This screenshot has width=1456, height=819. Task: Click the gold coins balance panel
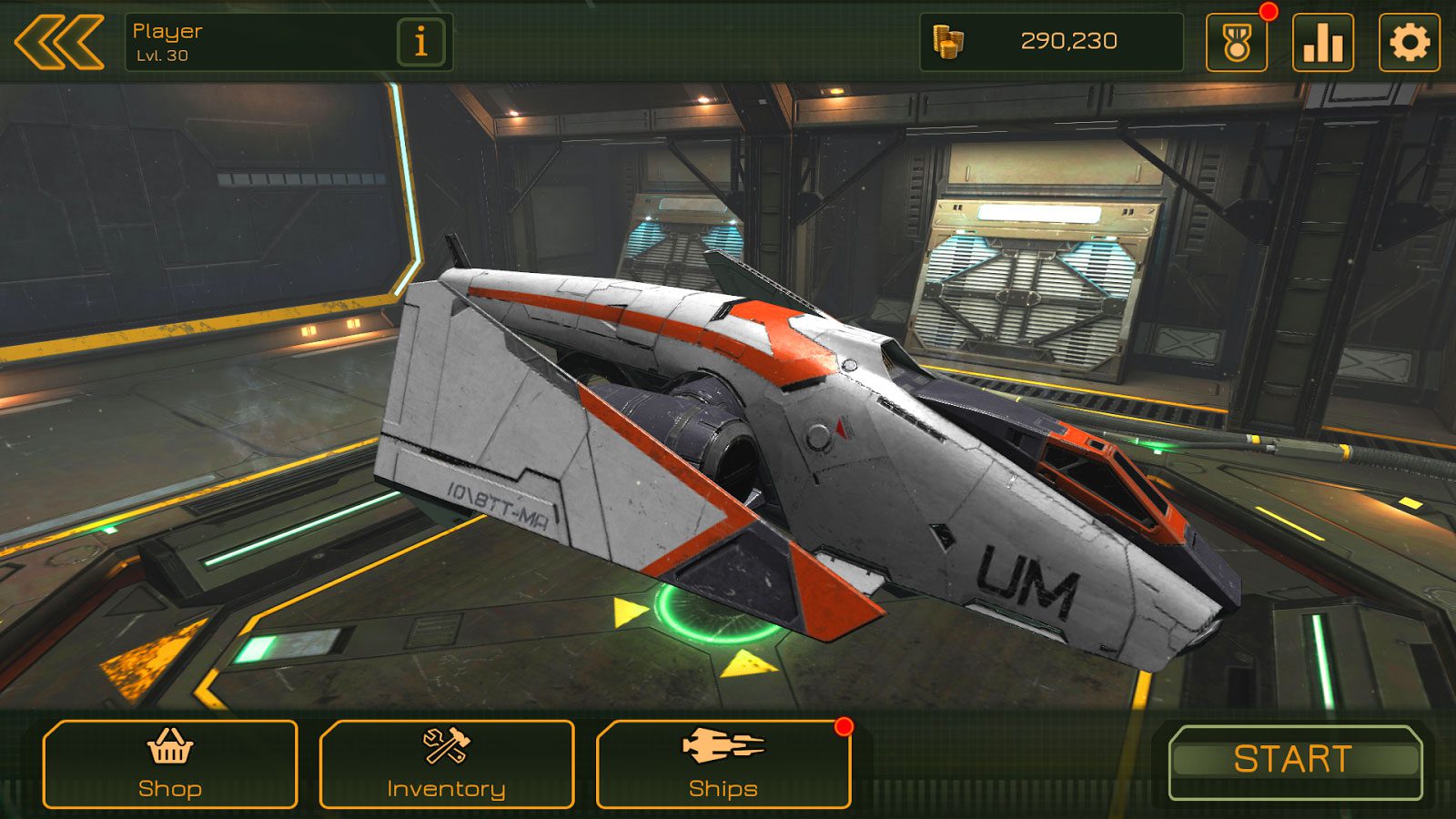coord(1051,42)
